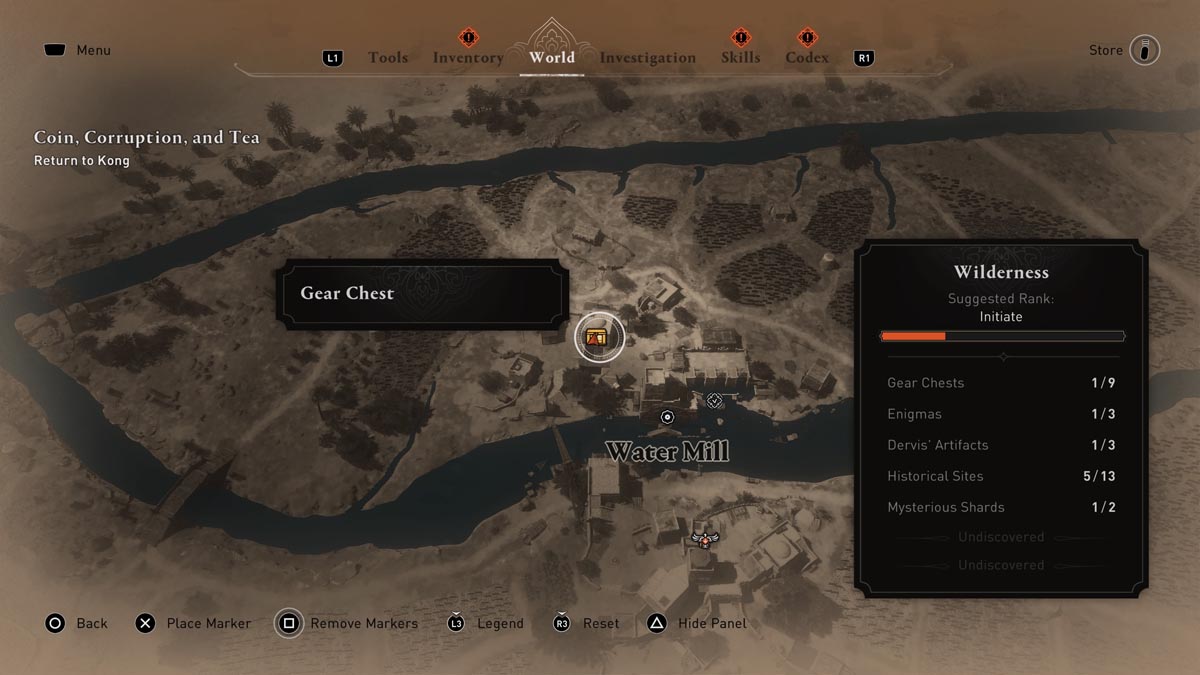Viewport: 1200px width, 675px height.
Task: Open the Menu option
Action: 77,50
